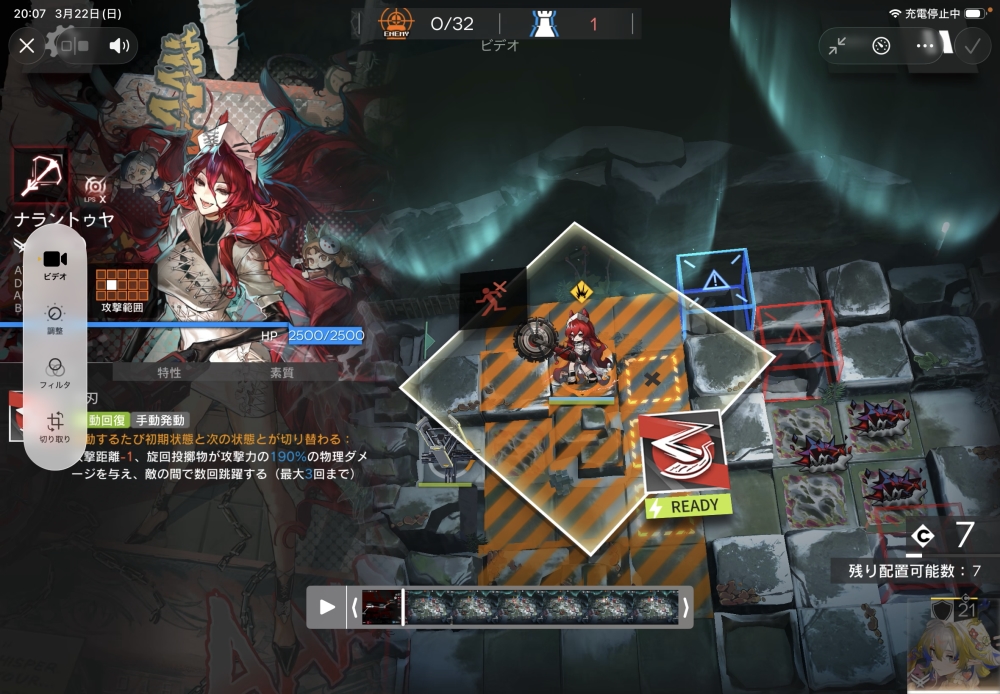Open the 素質 tab
Viewport: 1000px width, 694px height.
(282, 372)
